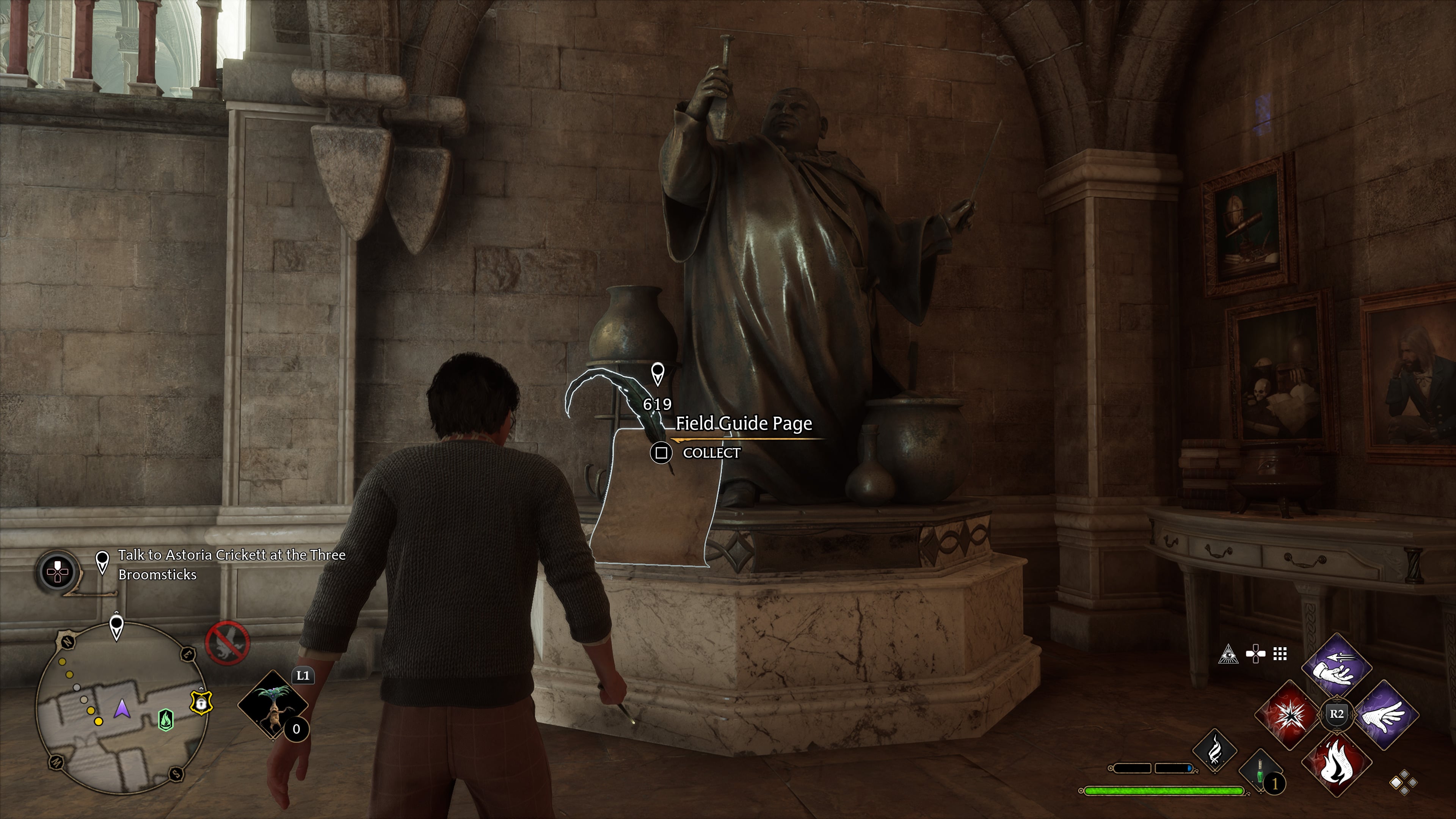The height and width of the screenshot is (819, 1456).
Task: Cast the Accio spell in the top slot
Action: point(1337,667)
